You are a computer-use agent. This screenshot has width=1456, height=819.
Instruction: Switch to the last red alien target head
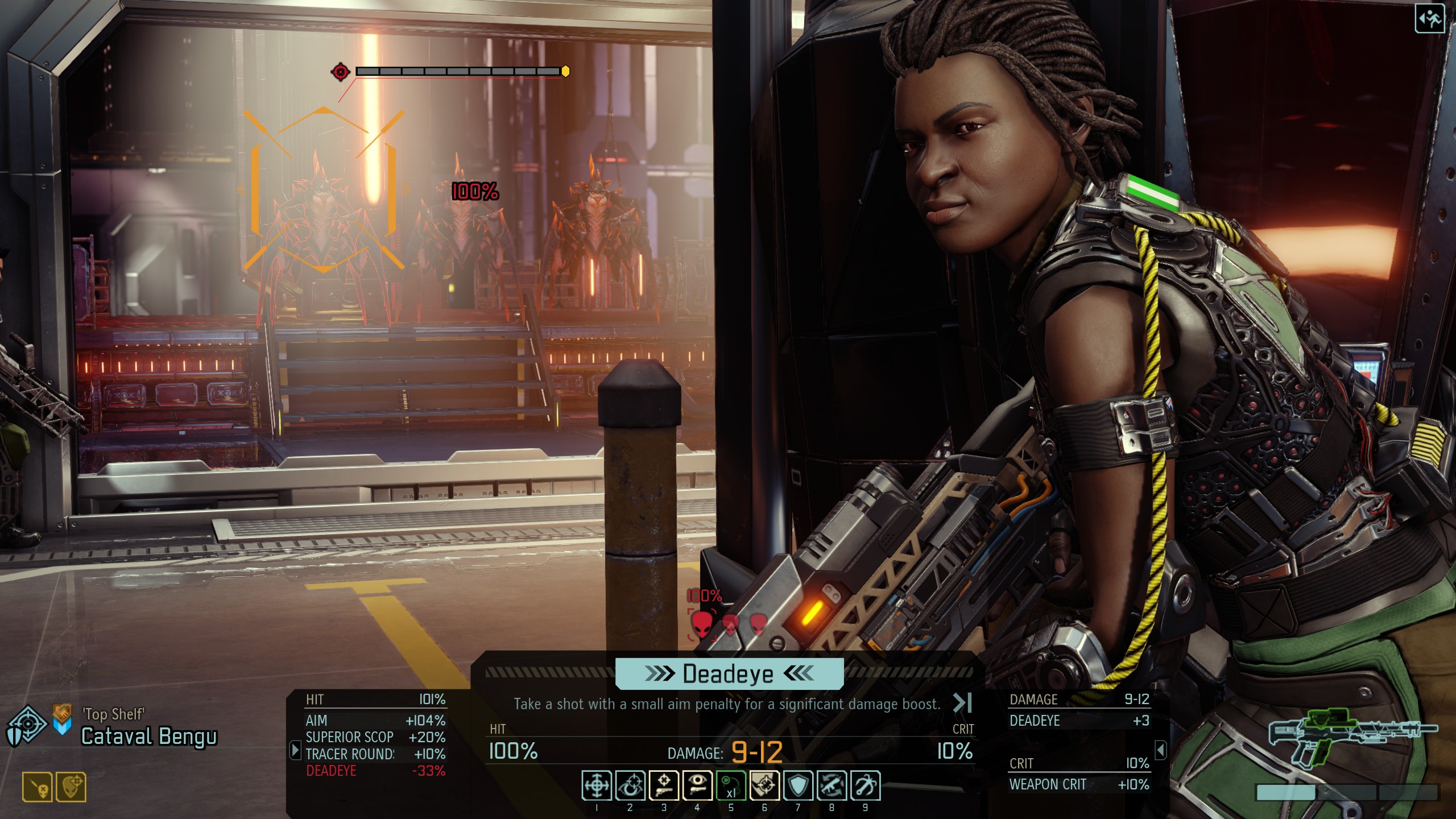click(758, 624)
